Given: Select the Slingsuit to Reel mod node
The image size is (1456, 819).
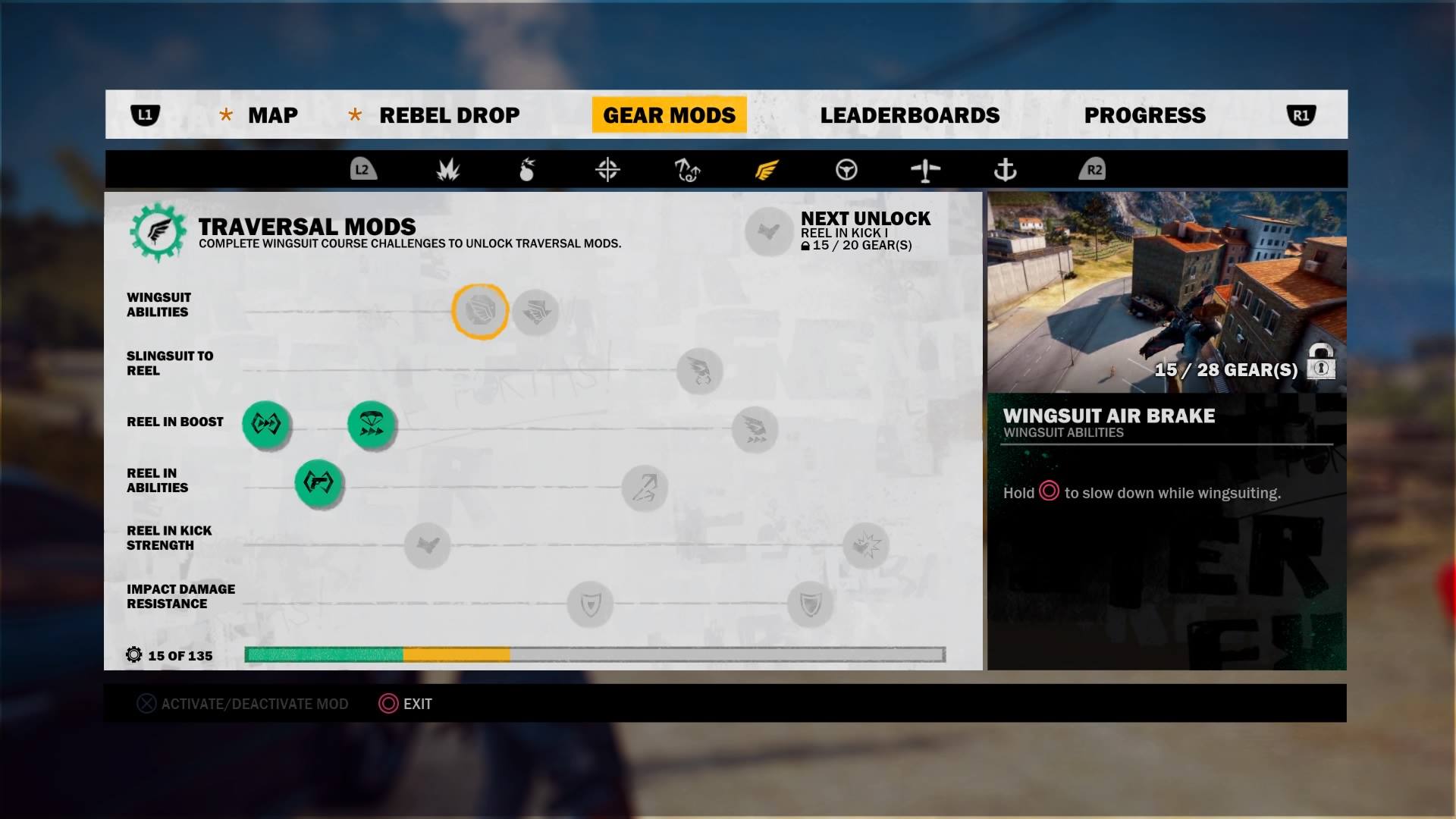Looking at the screenshot, I should tap(699, 371).
